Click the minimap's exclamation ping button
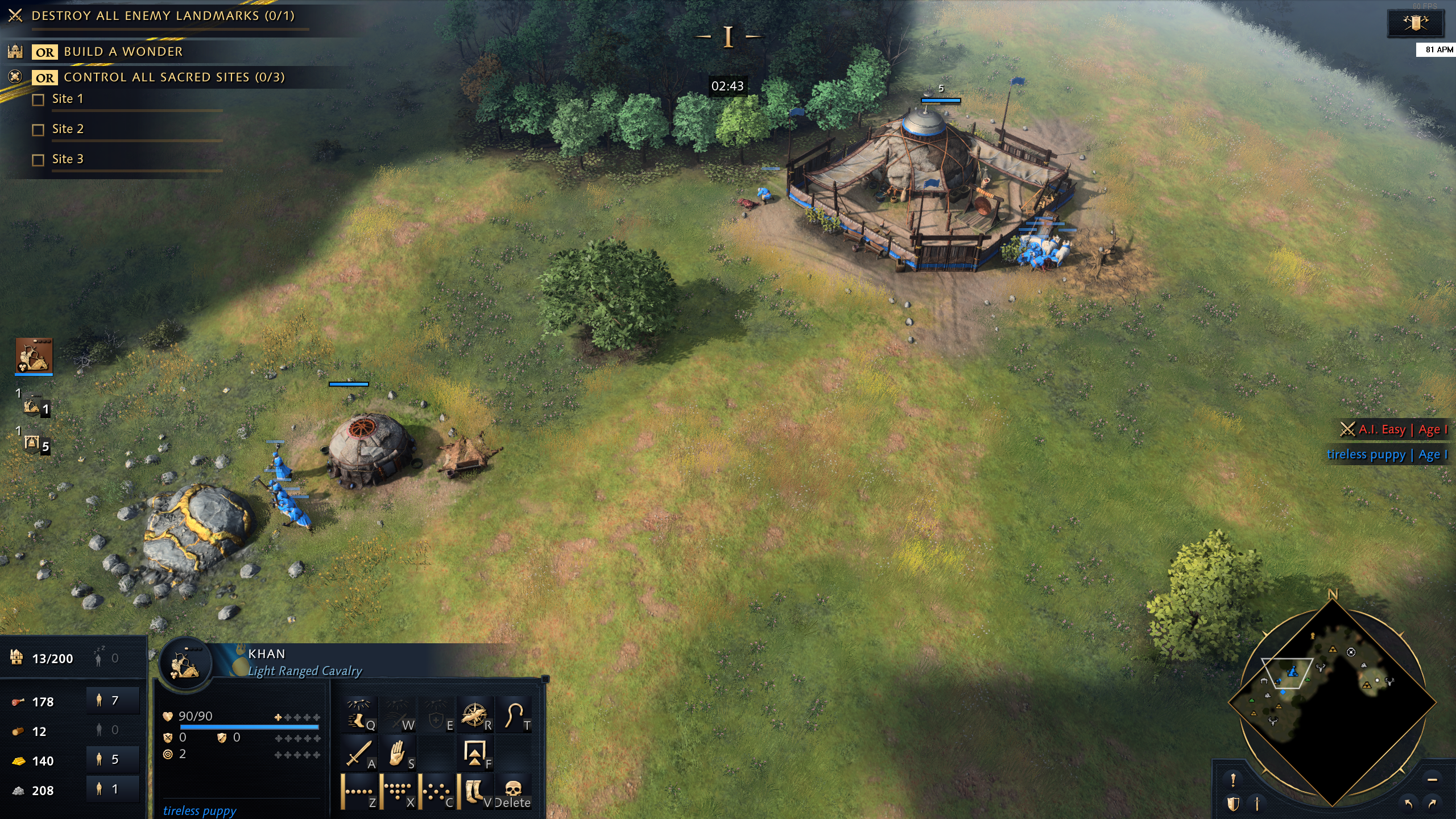 [1233, 779]
